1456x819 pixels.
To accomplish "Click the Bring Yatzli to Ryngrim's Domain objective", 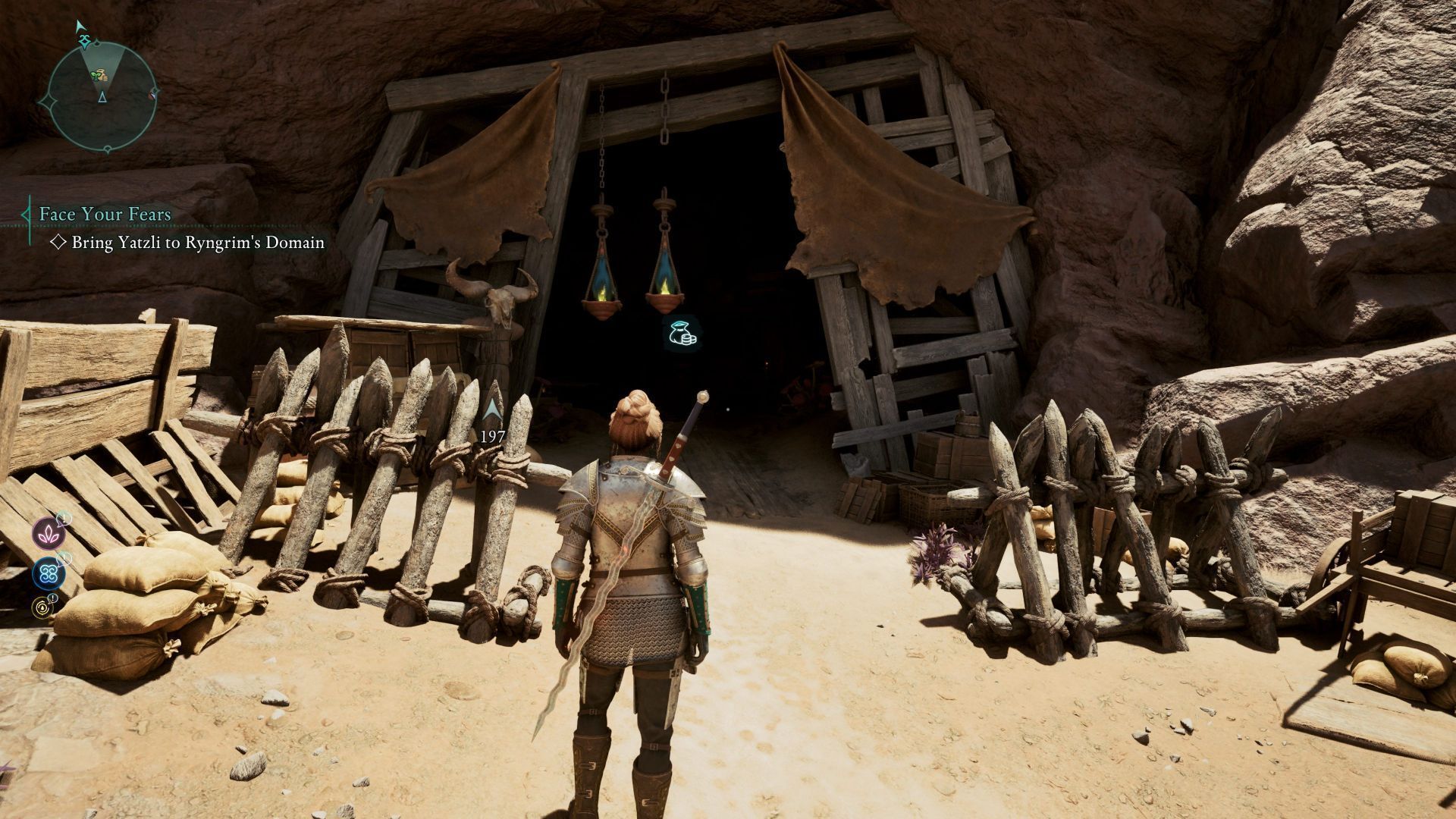I will click(198, 243).
